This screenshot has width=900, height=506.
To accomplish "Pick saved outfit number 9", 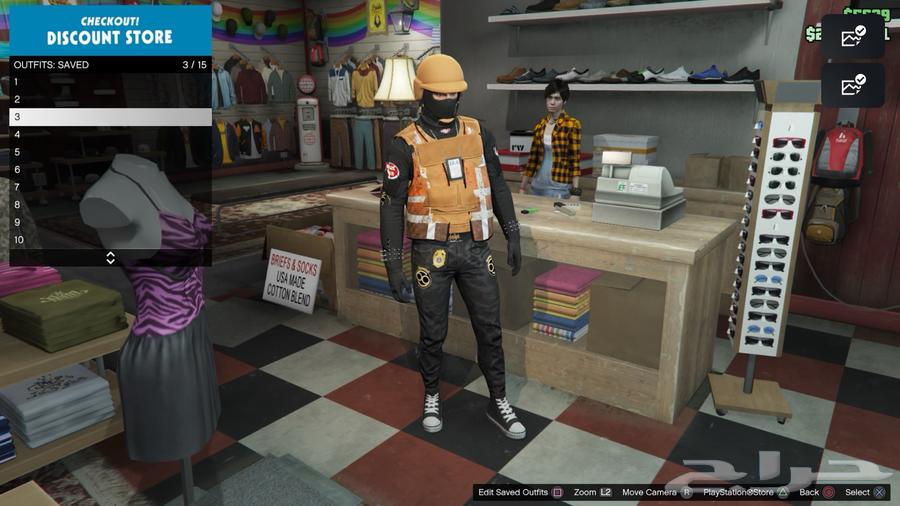I will [x=110, y=222].
